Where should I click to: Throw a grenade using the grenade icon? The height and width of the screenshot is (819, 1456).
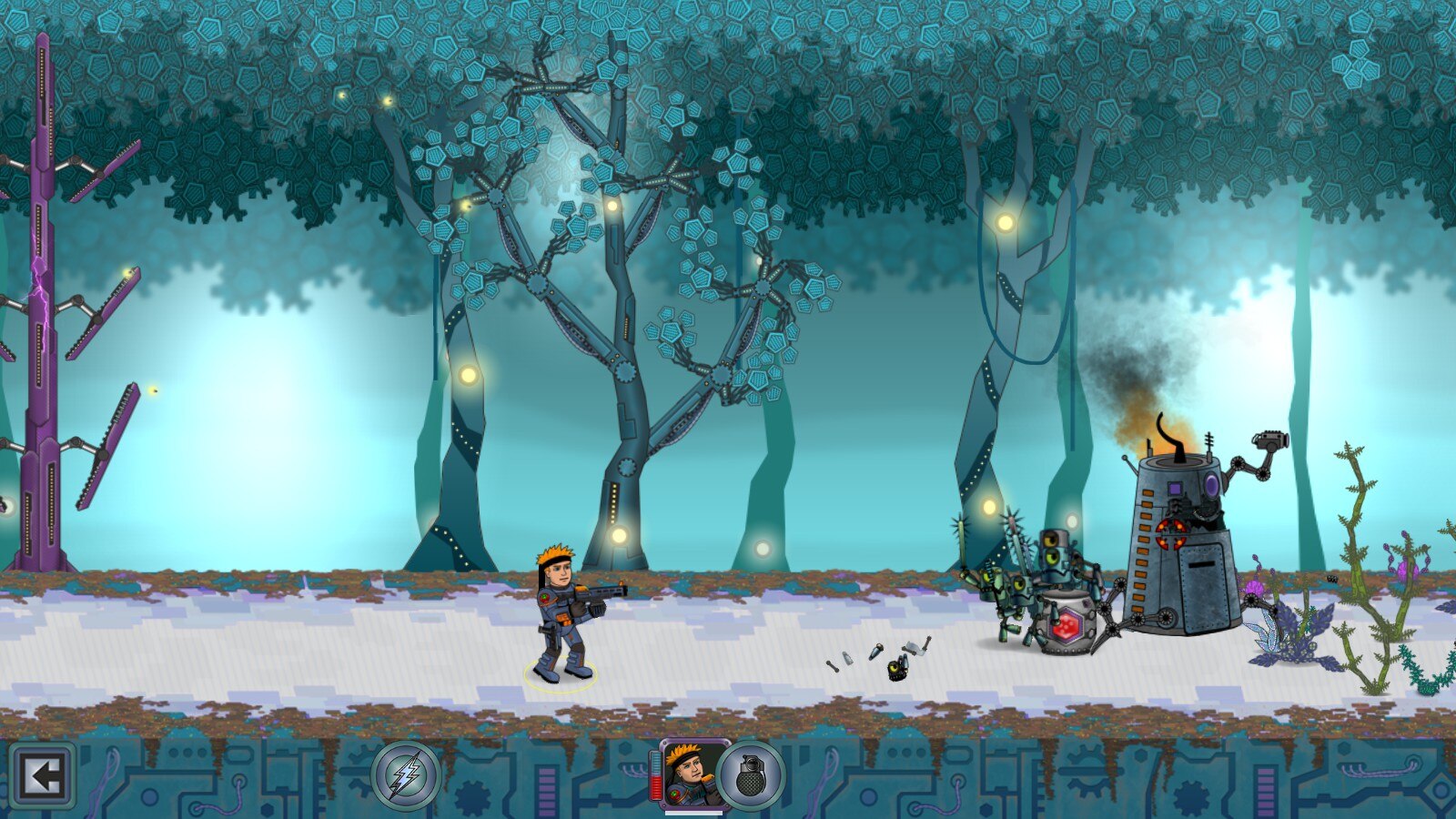pos(751,776)
